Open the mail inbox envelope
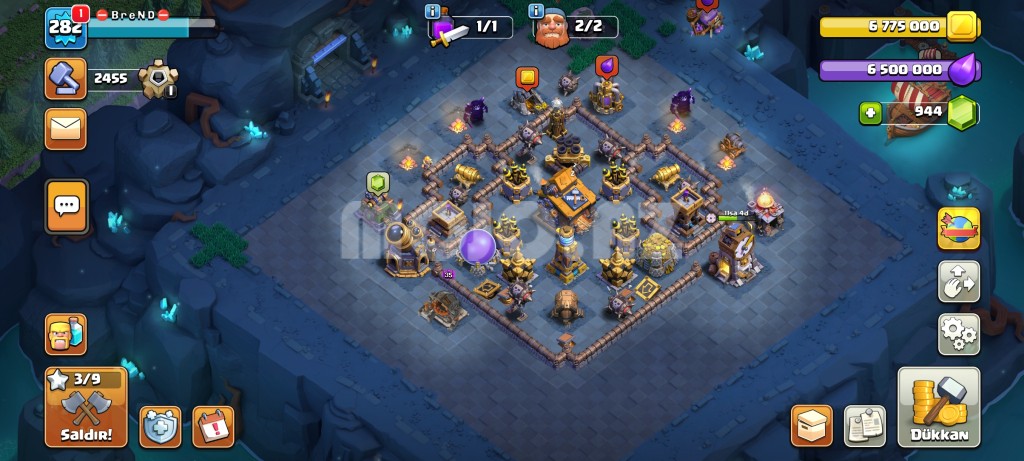This screenshot has height=461, width=1024. tap(66, 128)
